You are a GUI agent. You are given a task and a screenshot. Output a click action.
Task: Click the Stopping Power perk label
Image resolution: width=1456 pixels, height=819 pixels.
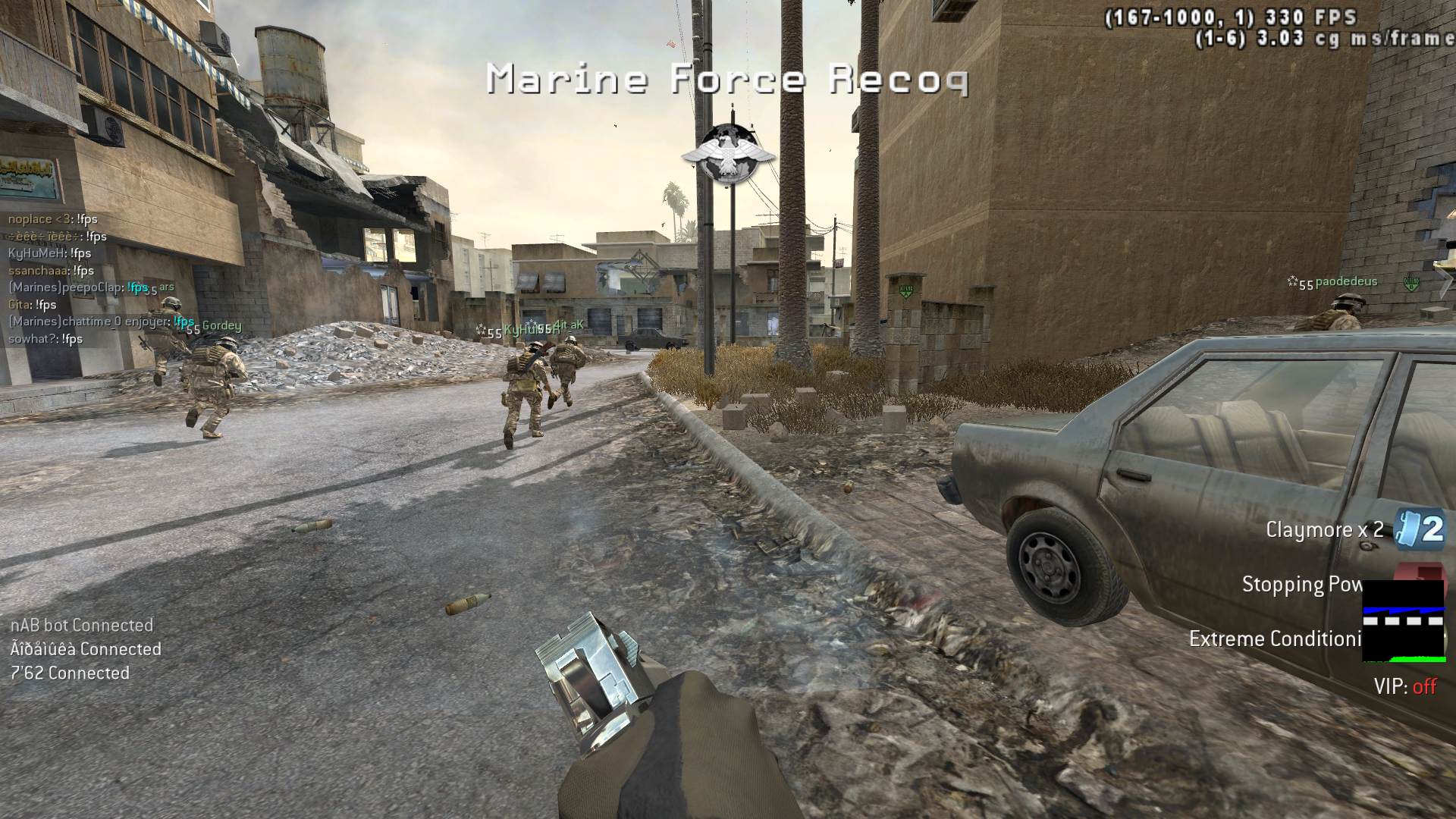point(1301,585)
